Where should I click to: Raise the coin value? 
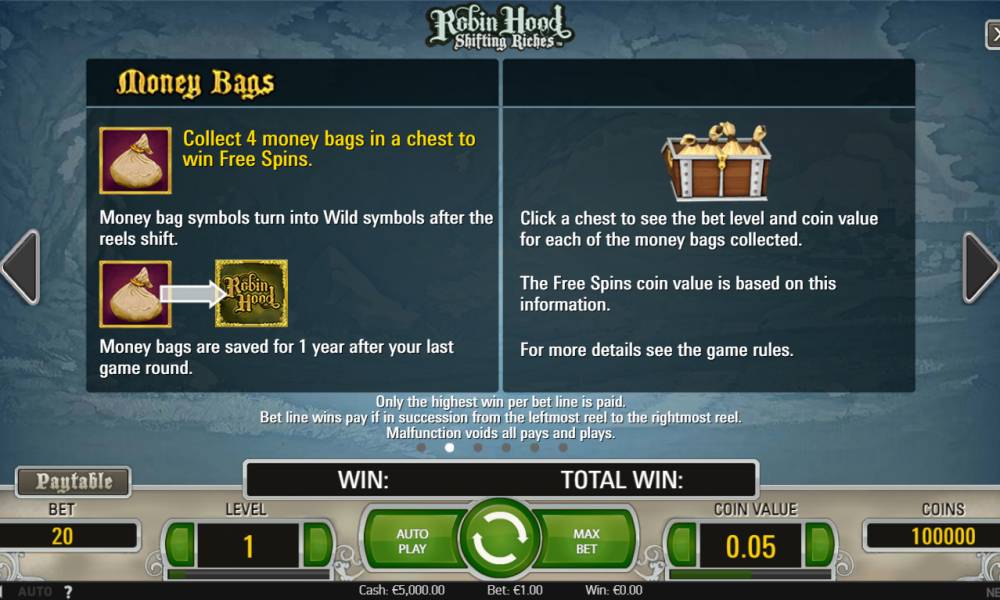[820, 545]
